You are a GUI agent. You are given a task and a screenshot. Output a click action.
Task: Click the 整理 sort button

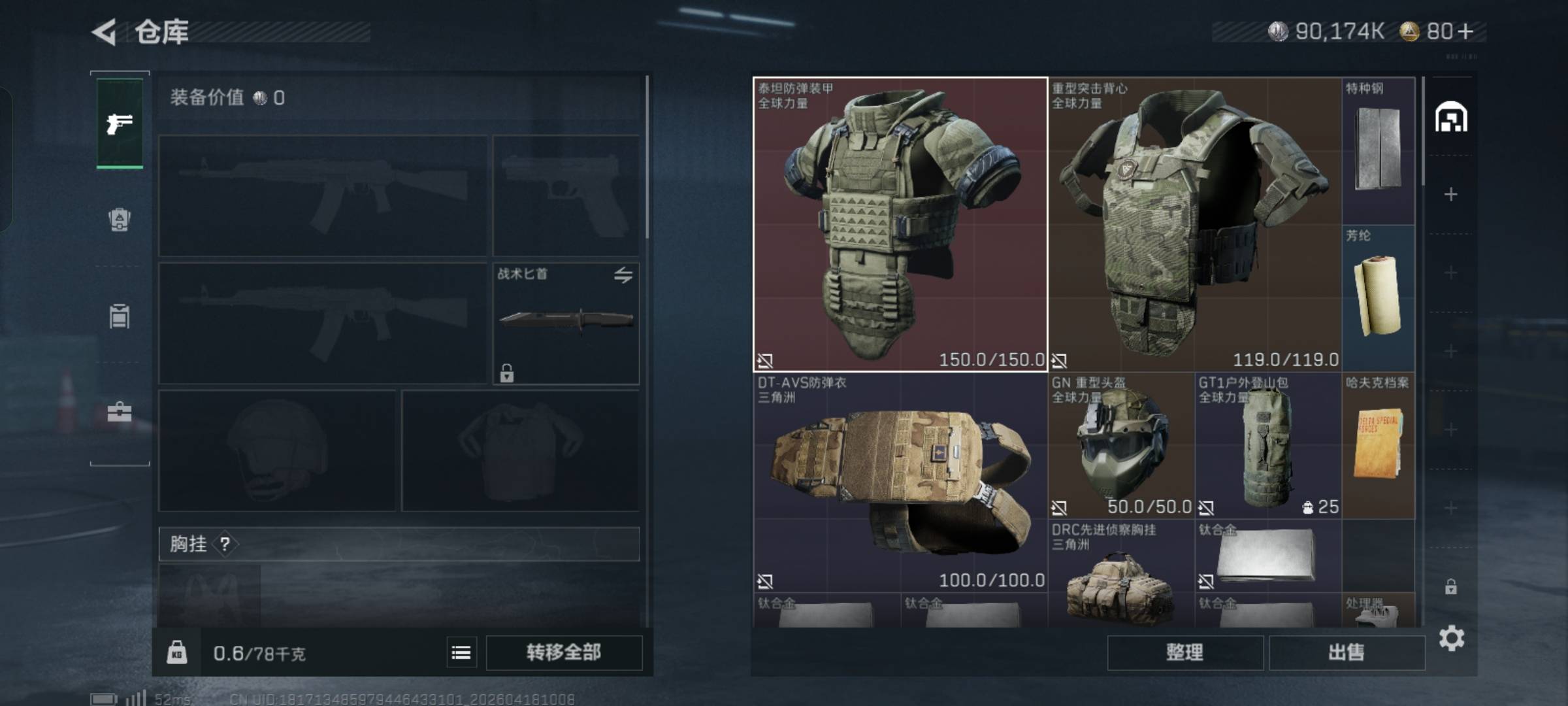tap(1184, 652)
